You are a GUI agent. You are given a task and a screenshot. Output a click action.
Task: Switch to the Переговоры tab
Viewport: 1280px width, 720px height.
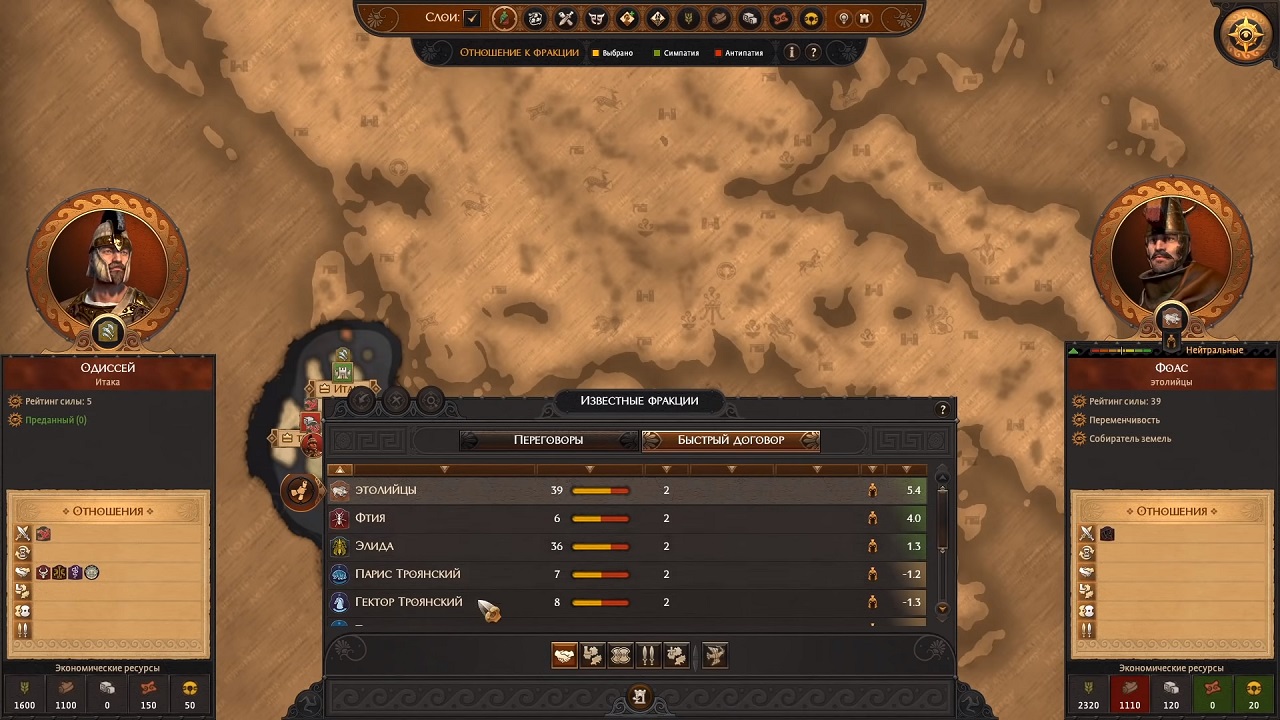point(548,440)
